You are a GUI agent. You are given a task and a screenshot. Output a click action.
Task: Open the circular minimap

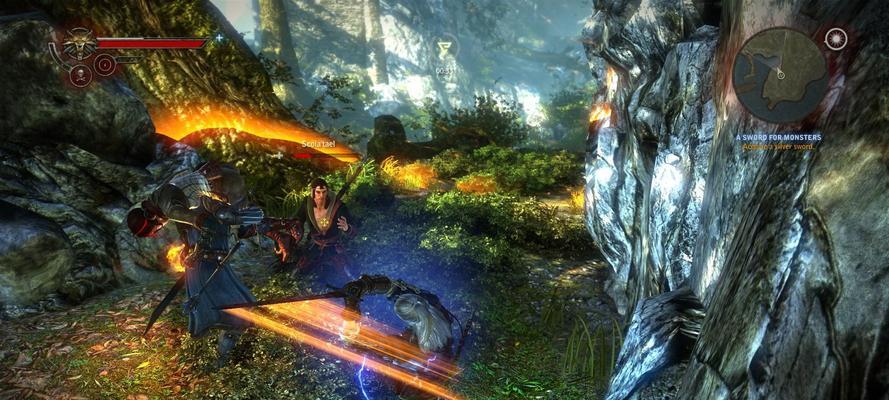coord(780,75)
